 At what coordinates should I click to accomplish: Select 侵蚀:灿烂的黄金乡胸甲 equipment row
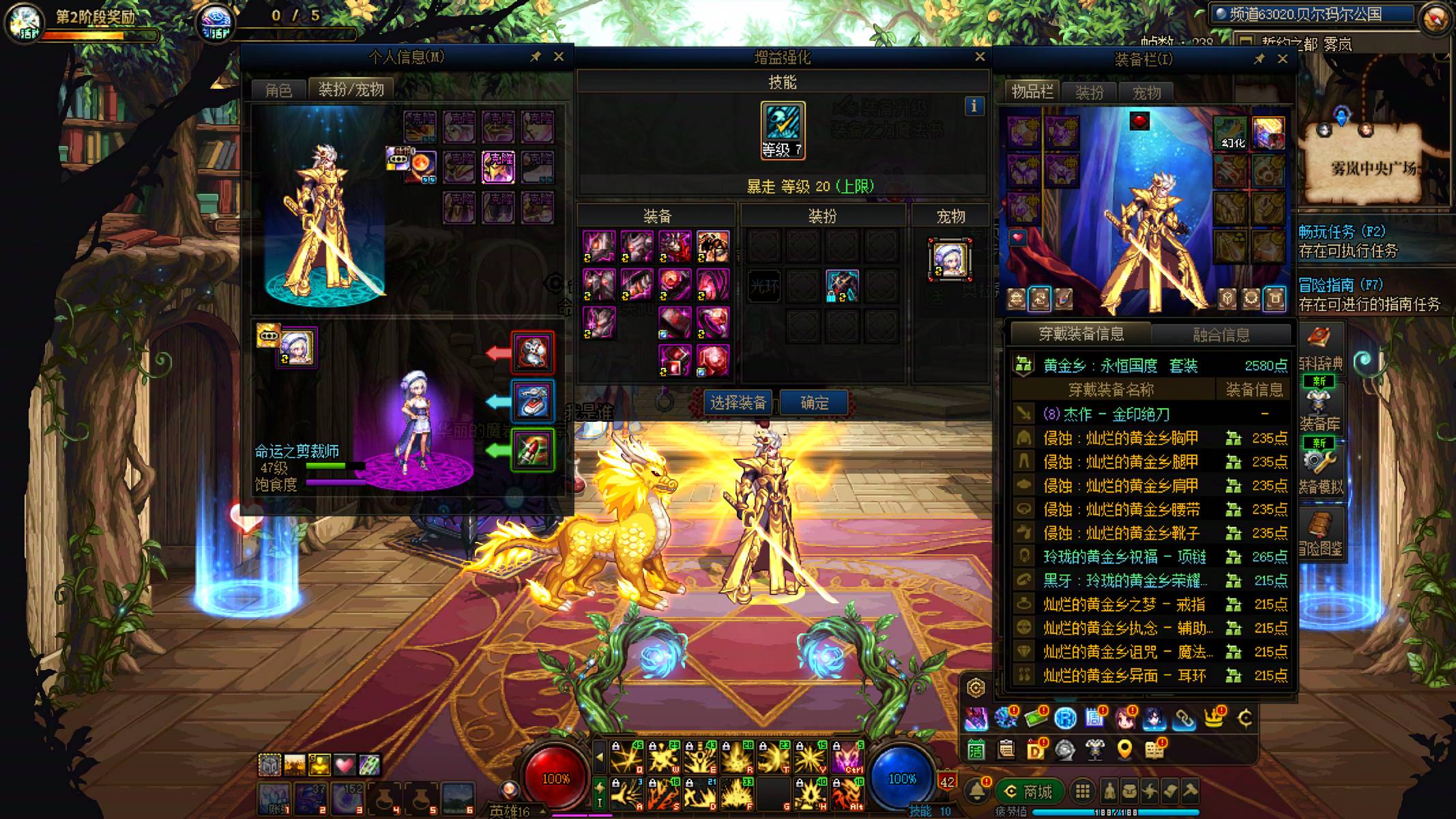(x=1120, y=438)
